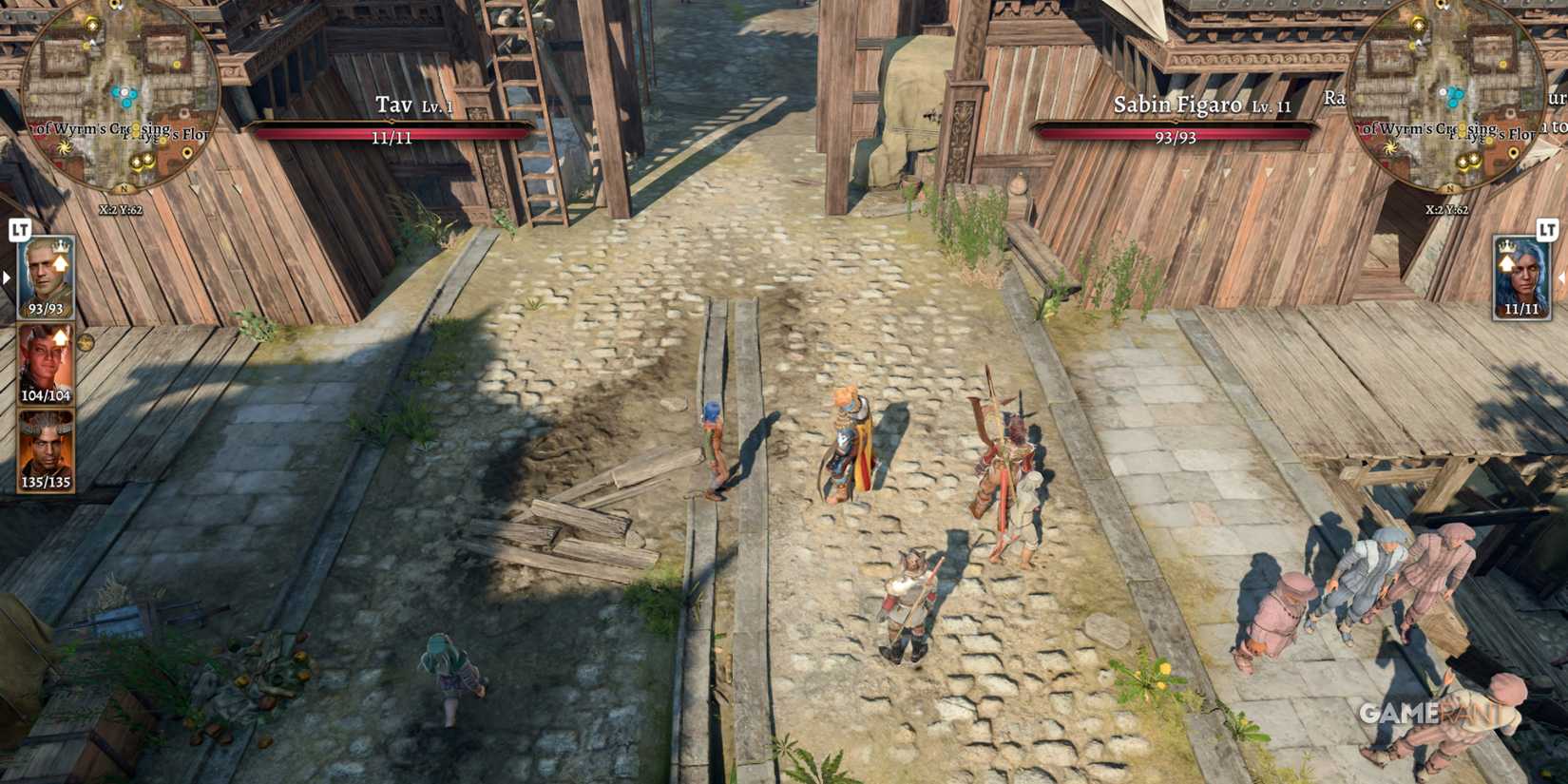Expand the party panel using the left side arrow
Viewport: 1568px width, 784px height.
tap(5, 277)
